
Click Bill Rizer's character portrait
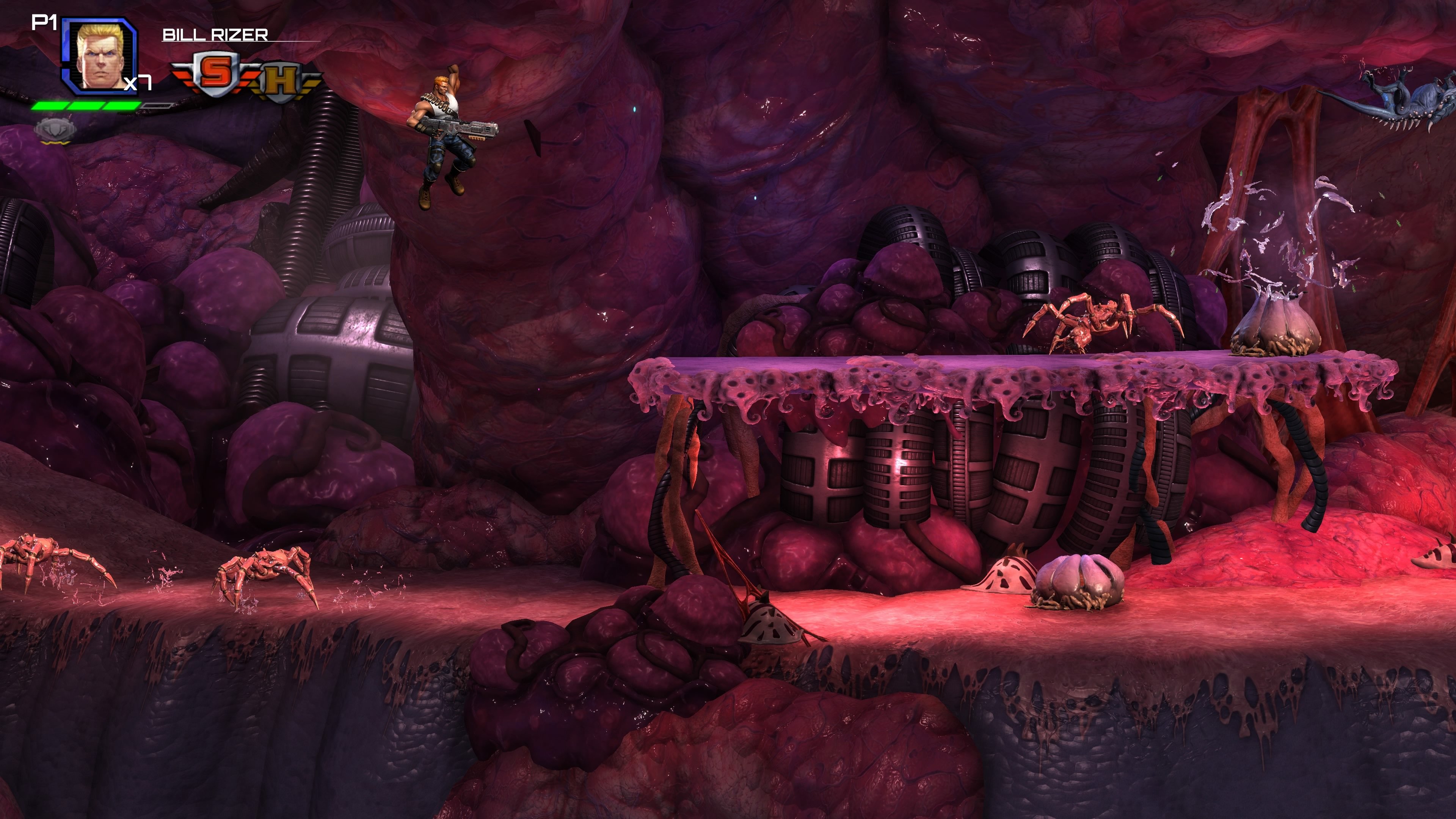[x=99, y=56]
